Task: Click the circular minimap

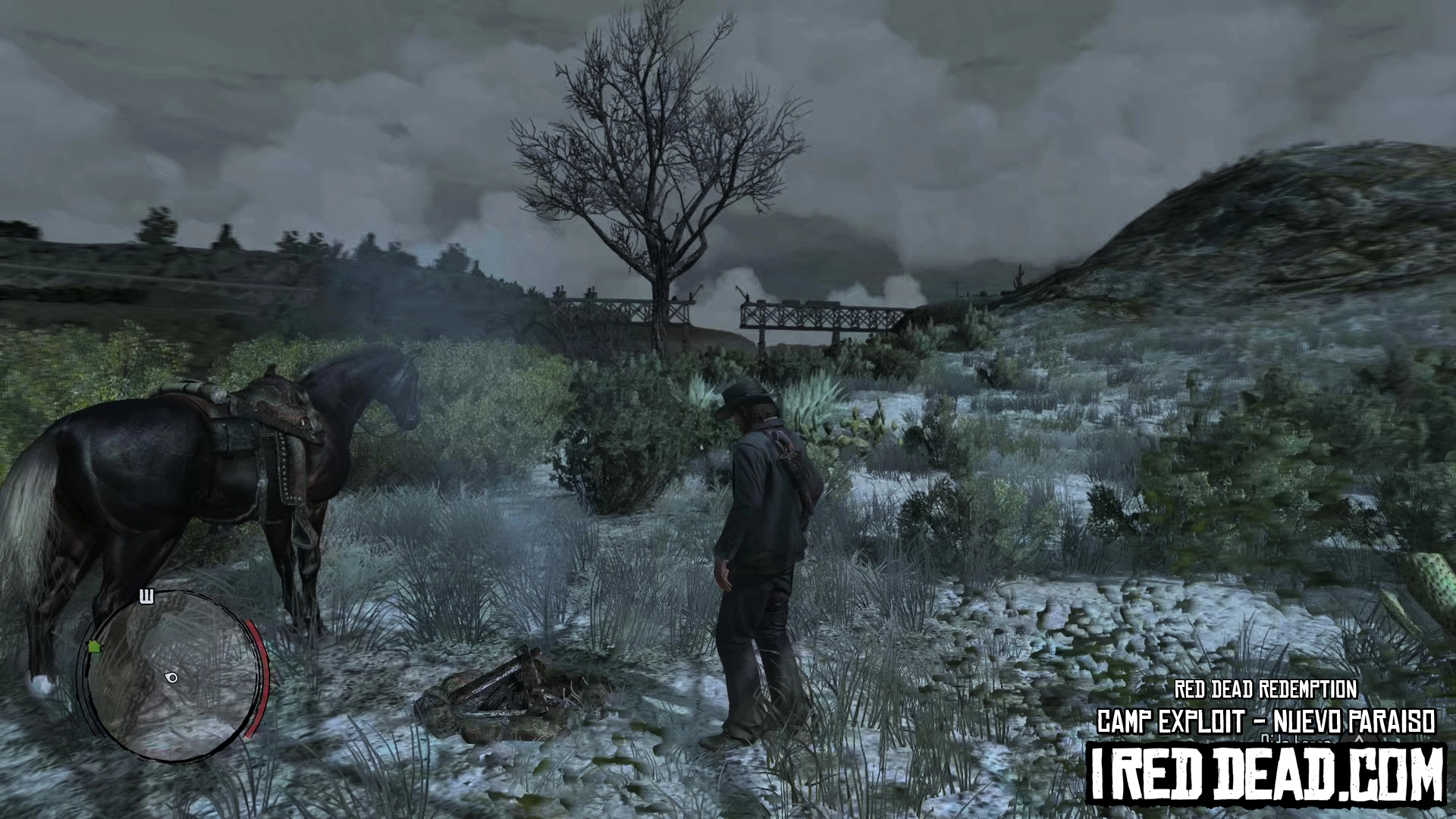Action: 171,675
